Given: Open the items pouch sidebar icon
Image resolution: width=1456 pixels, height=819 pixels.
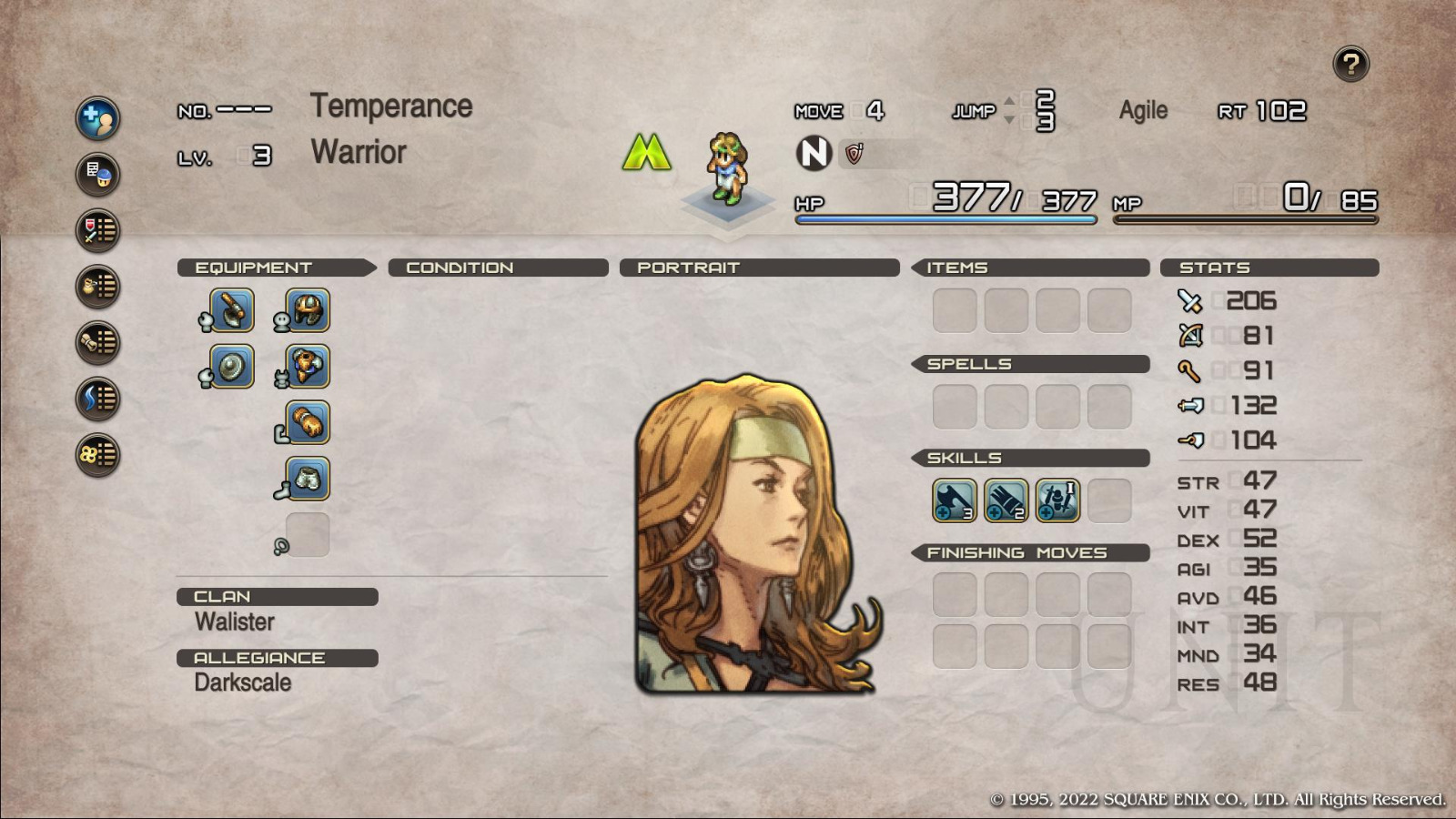Looking at the screenshot, I should click(x=97, y=287).
